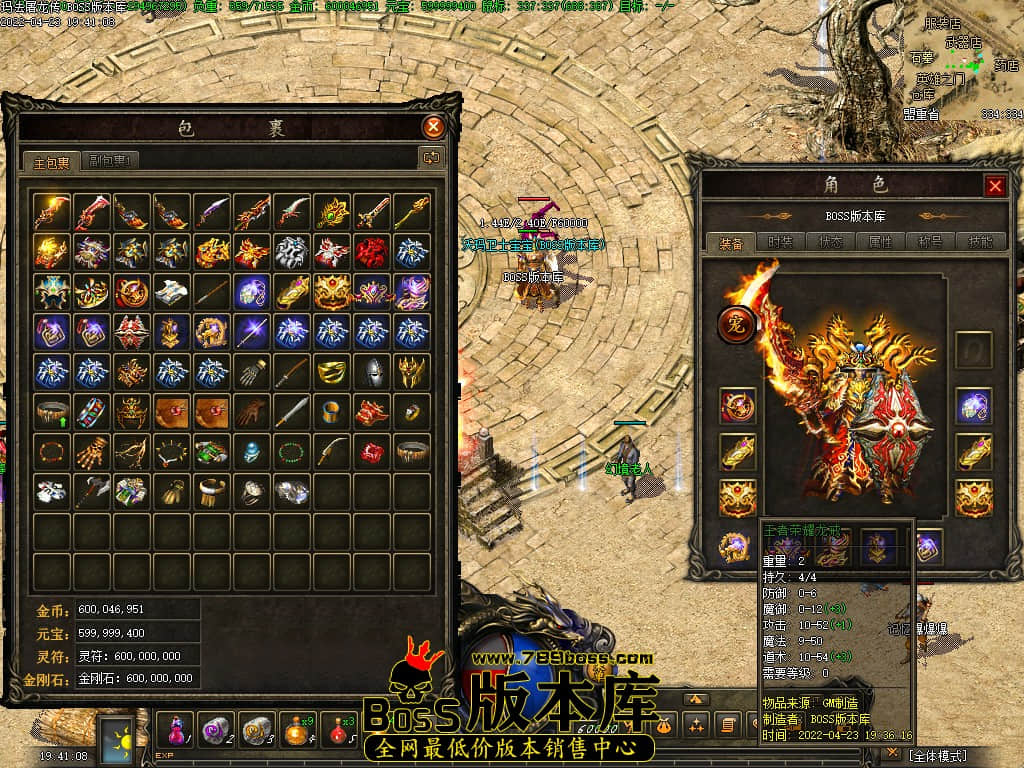Pick the red gem item in the bag
Viewport: 1024px width, 768px height.
tap(372, 451)
